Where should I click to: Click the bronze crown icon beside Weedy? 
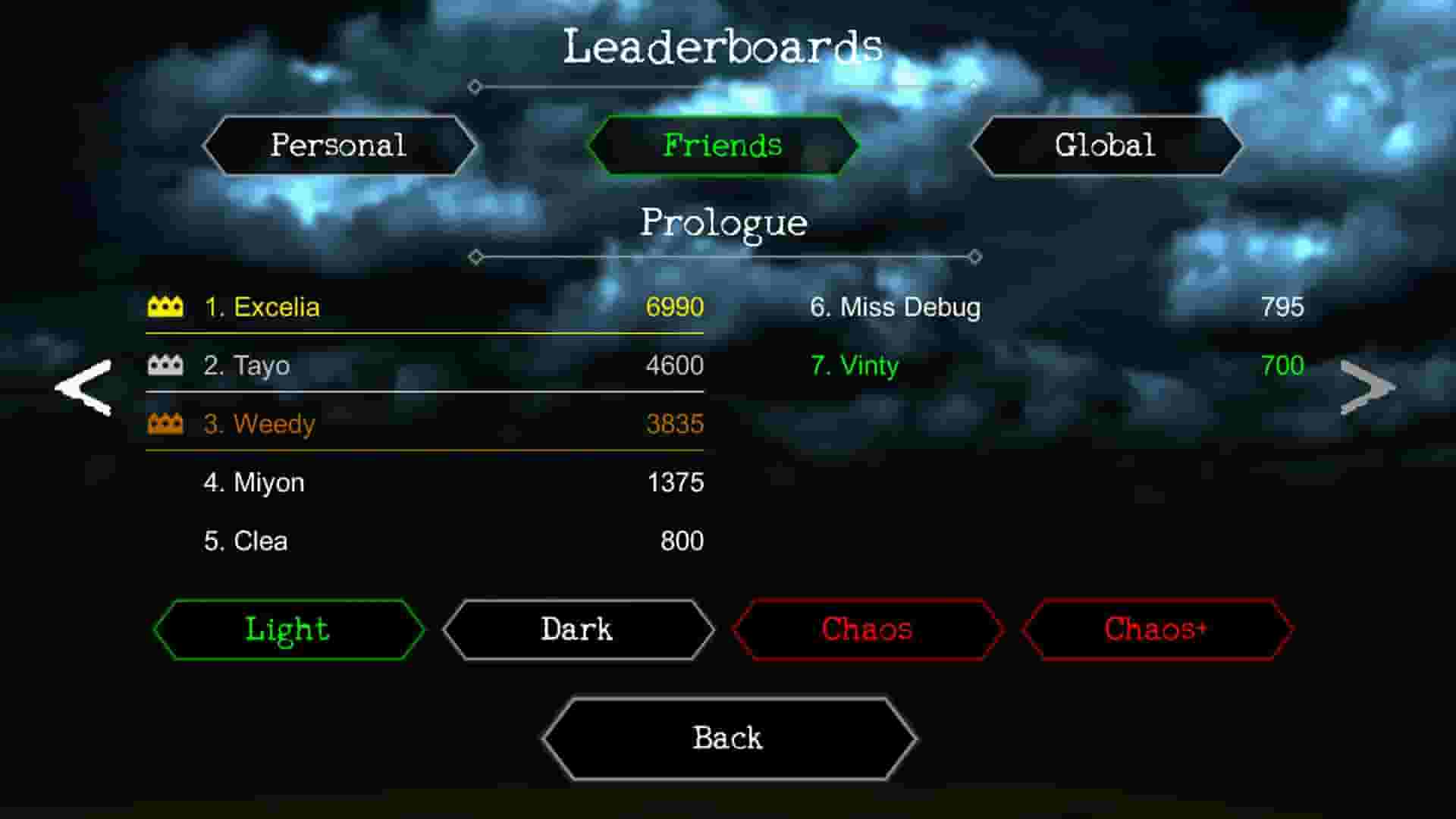click(x=165, y=423)
